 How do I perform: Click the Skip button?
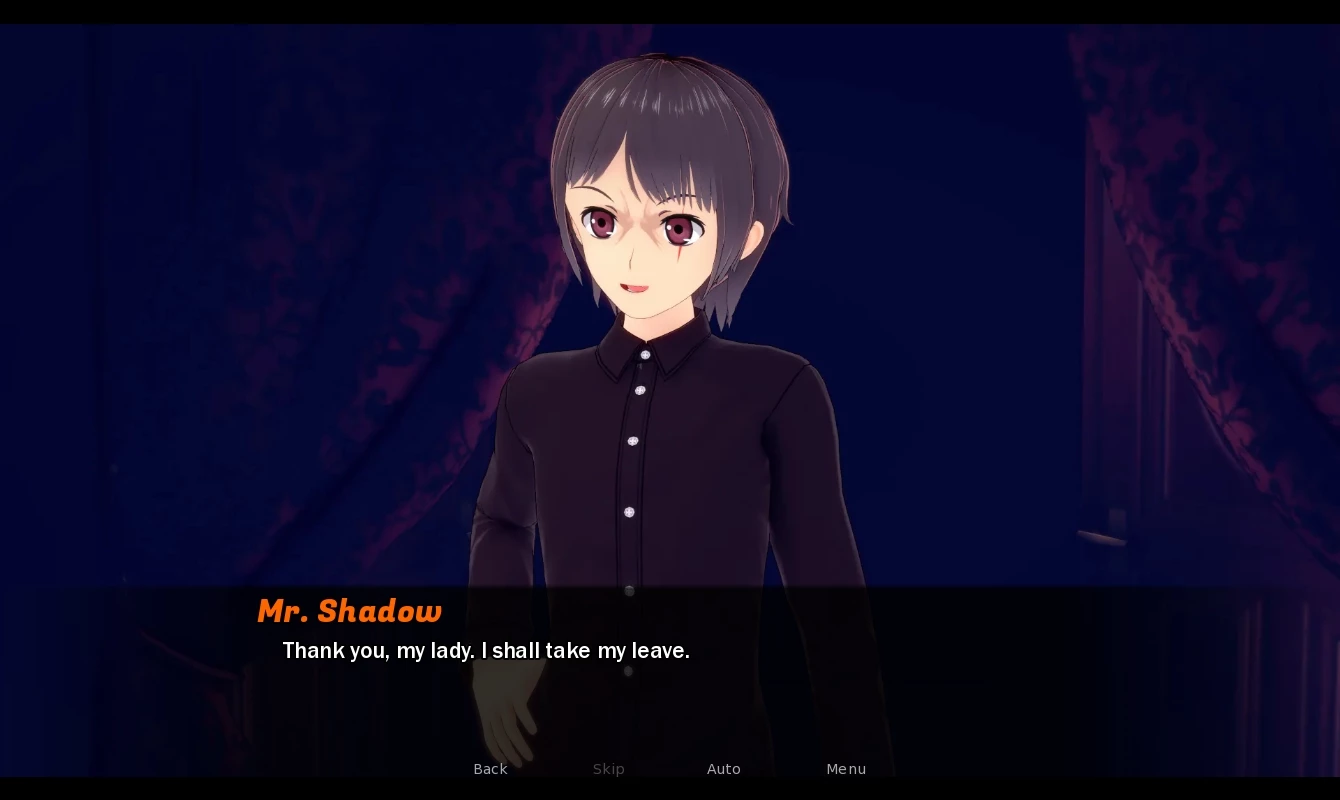(x=608, y=769)
